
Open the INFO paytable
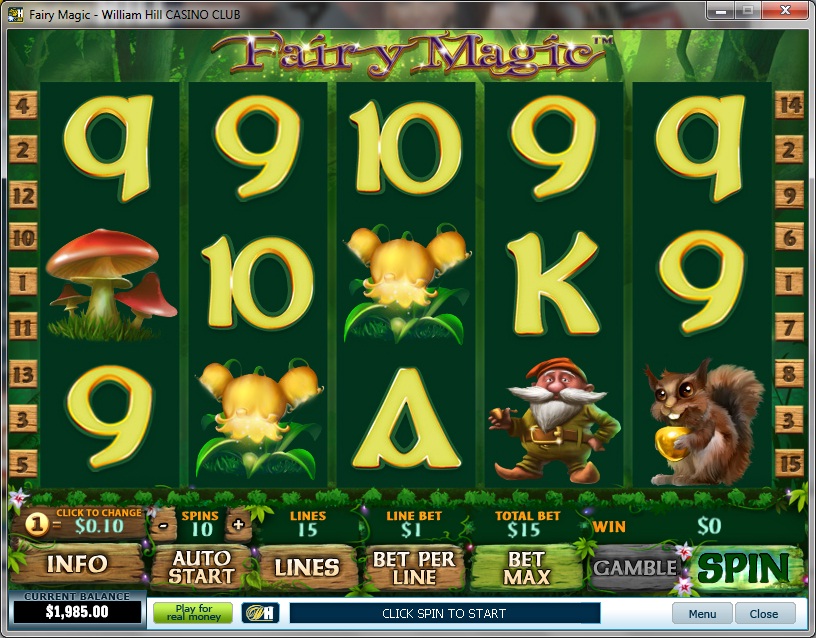click(x=76, y=565)
